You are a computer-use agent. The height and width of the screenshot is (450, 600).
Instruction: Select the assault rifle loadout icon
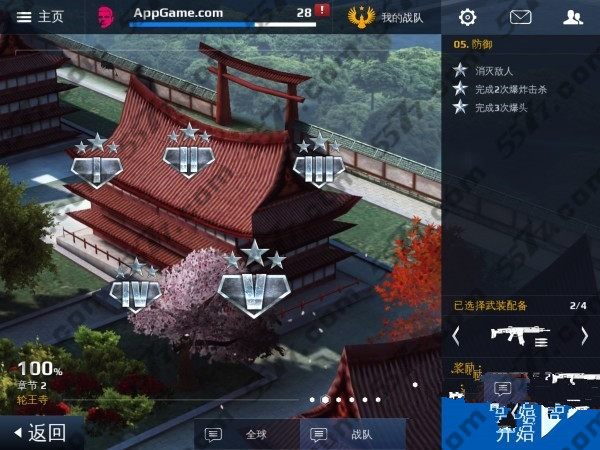[x=520, y=335]
